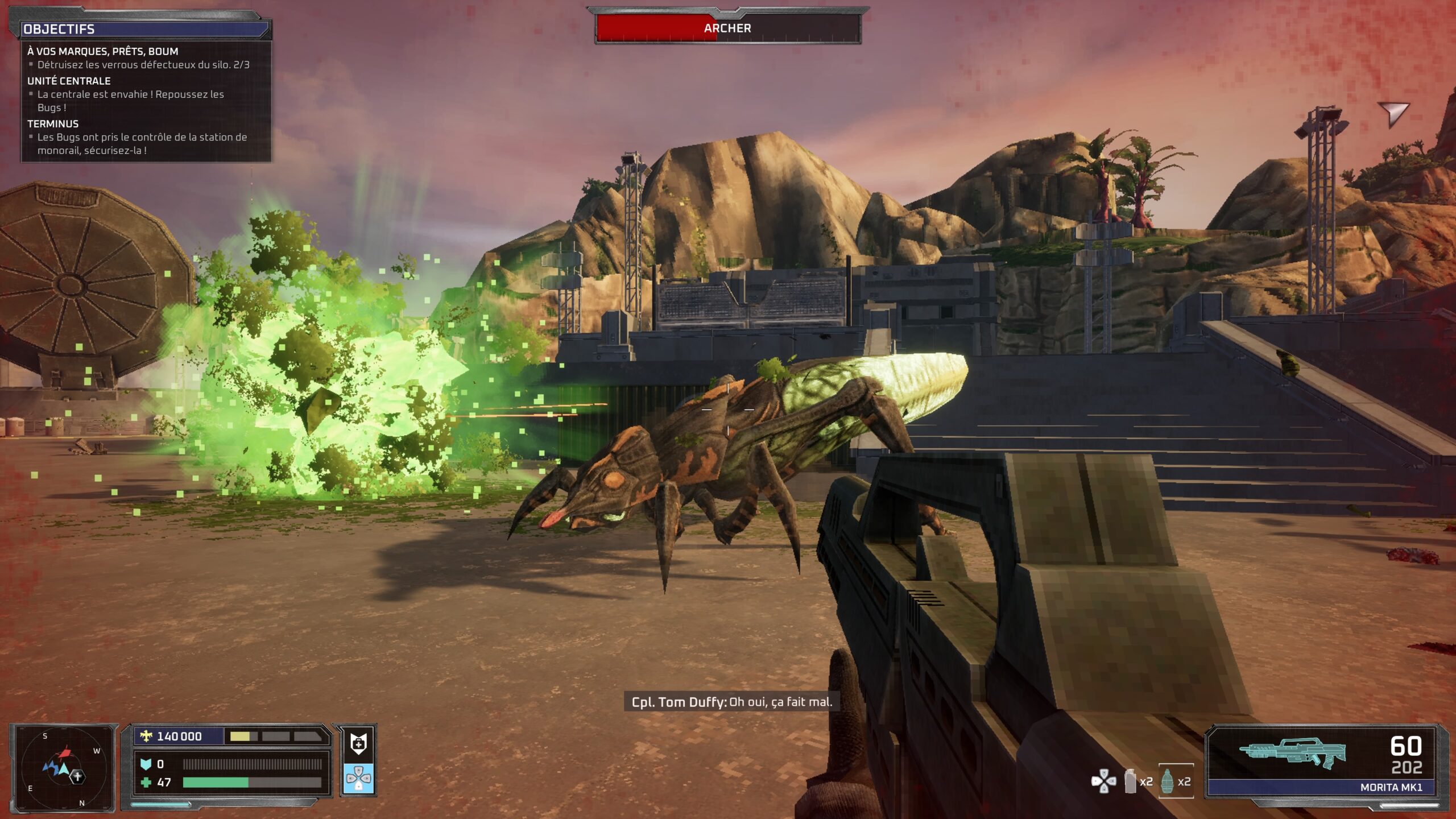Image resolution: width=1456 pixels, height=819 pixels.
Task: Select the grey canister grenade
Action: point(1131,781)
